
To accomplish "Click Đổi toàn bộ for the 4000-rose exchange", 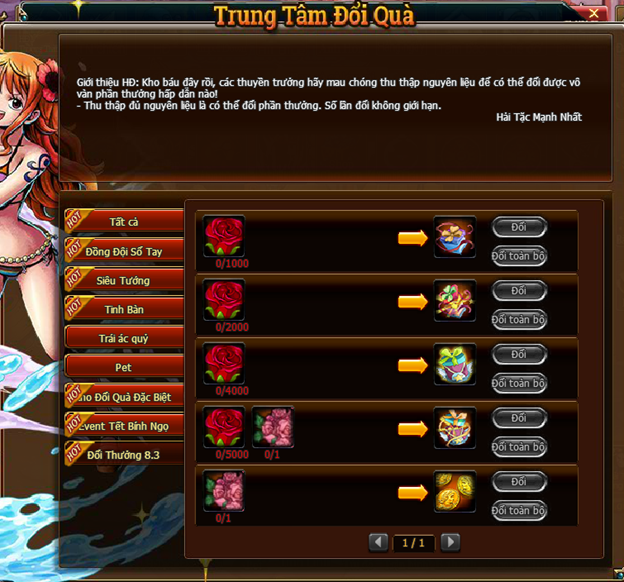I will tap(519, 383).
